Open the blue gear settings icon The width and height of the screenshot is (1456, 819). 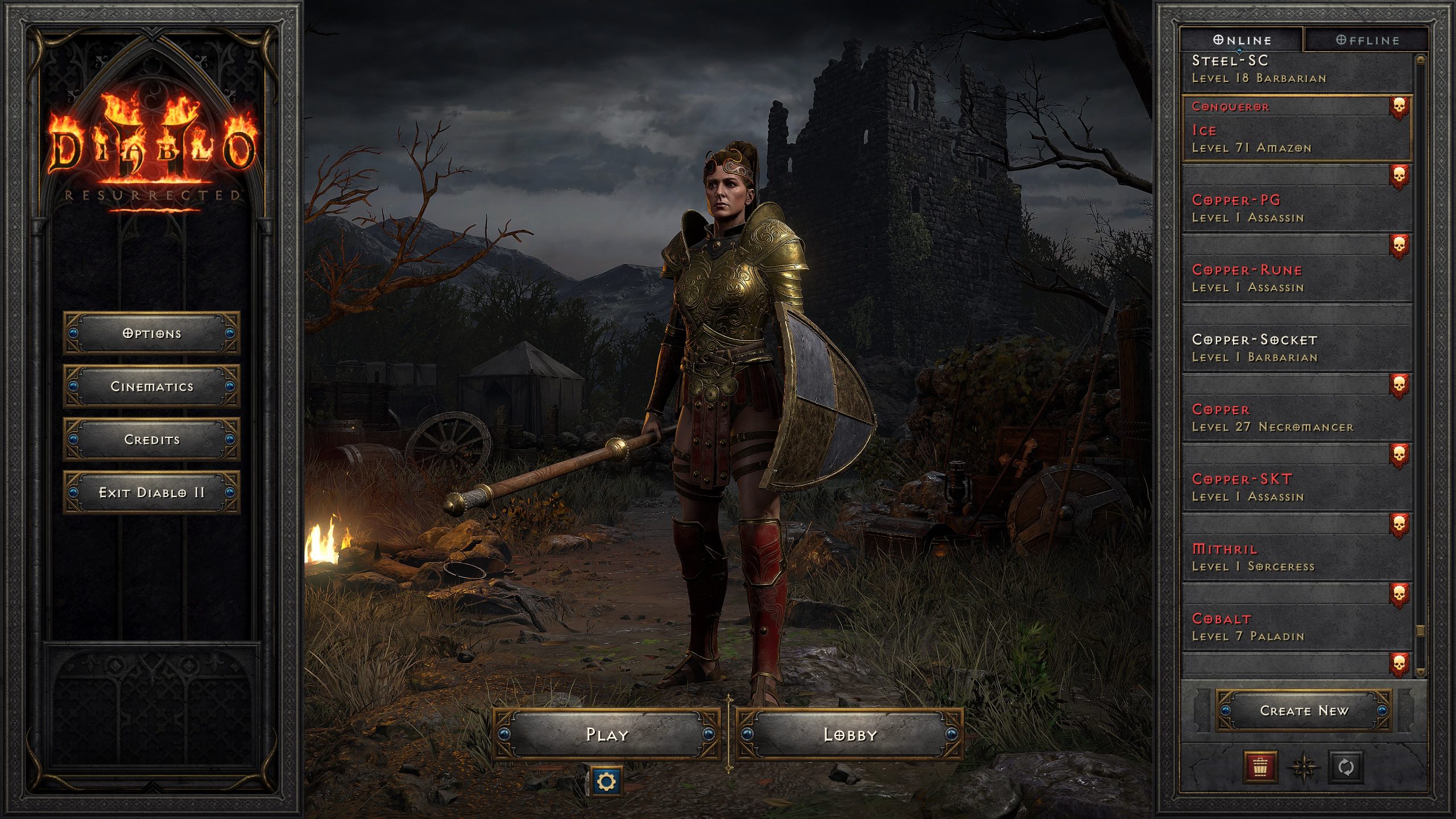(x=606, y=781)
